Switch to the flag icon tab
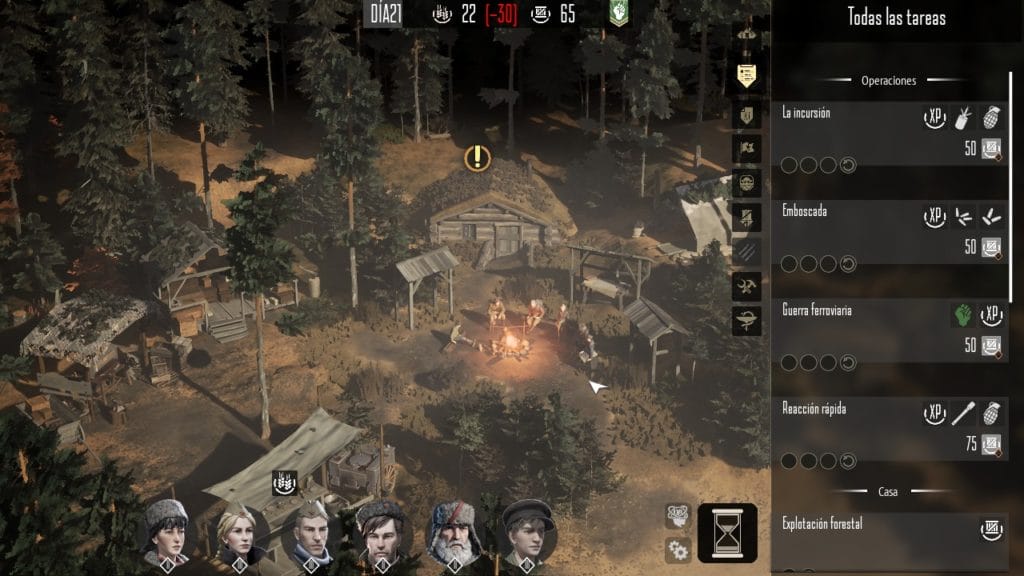Image resolution: width=1024 pixels, height=576 pixels. pos(746,149)
